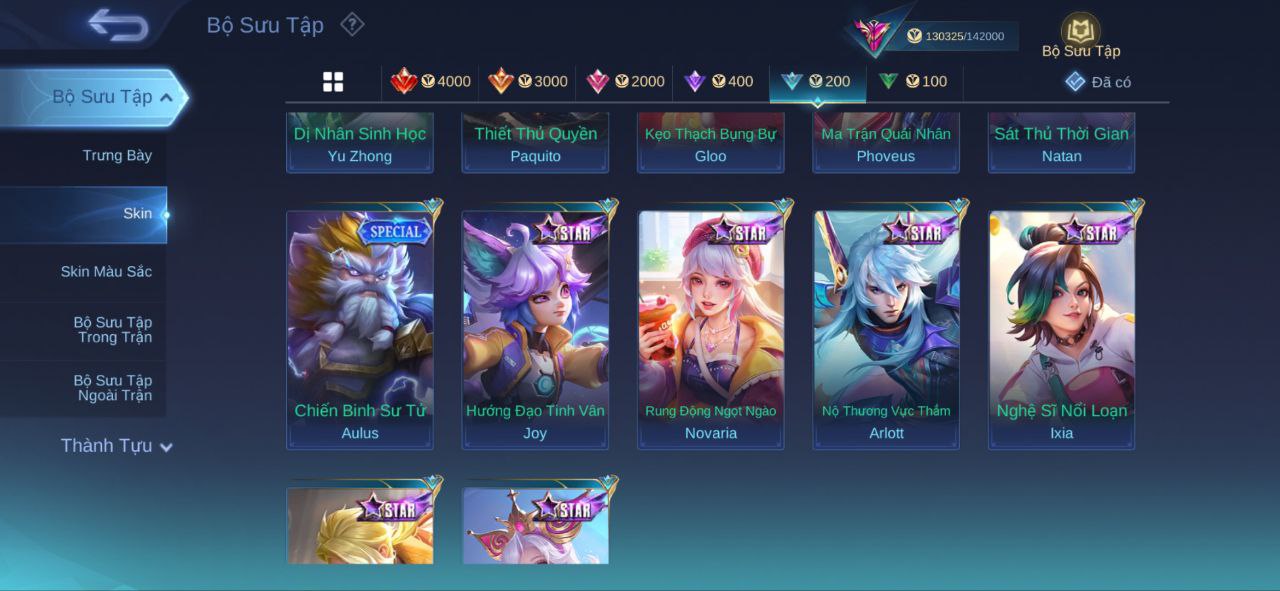Filter skins by the 4000 points tier
Screen dimensions: 1280x591
431,82
